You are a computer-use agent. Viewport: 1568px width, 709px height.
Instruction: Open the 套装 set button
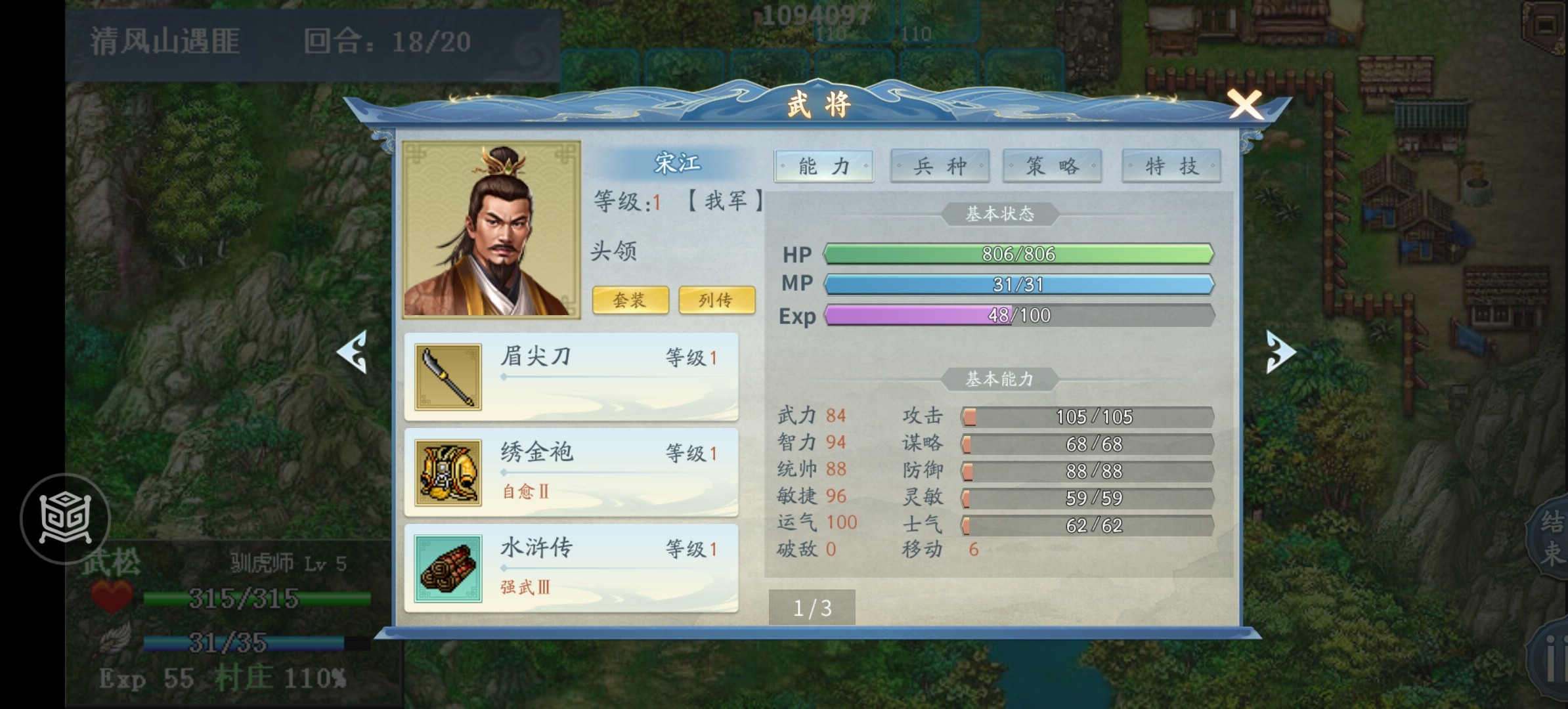point(630,300)
